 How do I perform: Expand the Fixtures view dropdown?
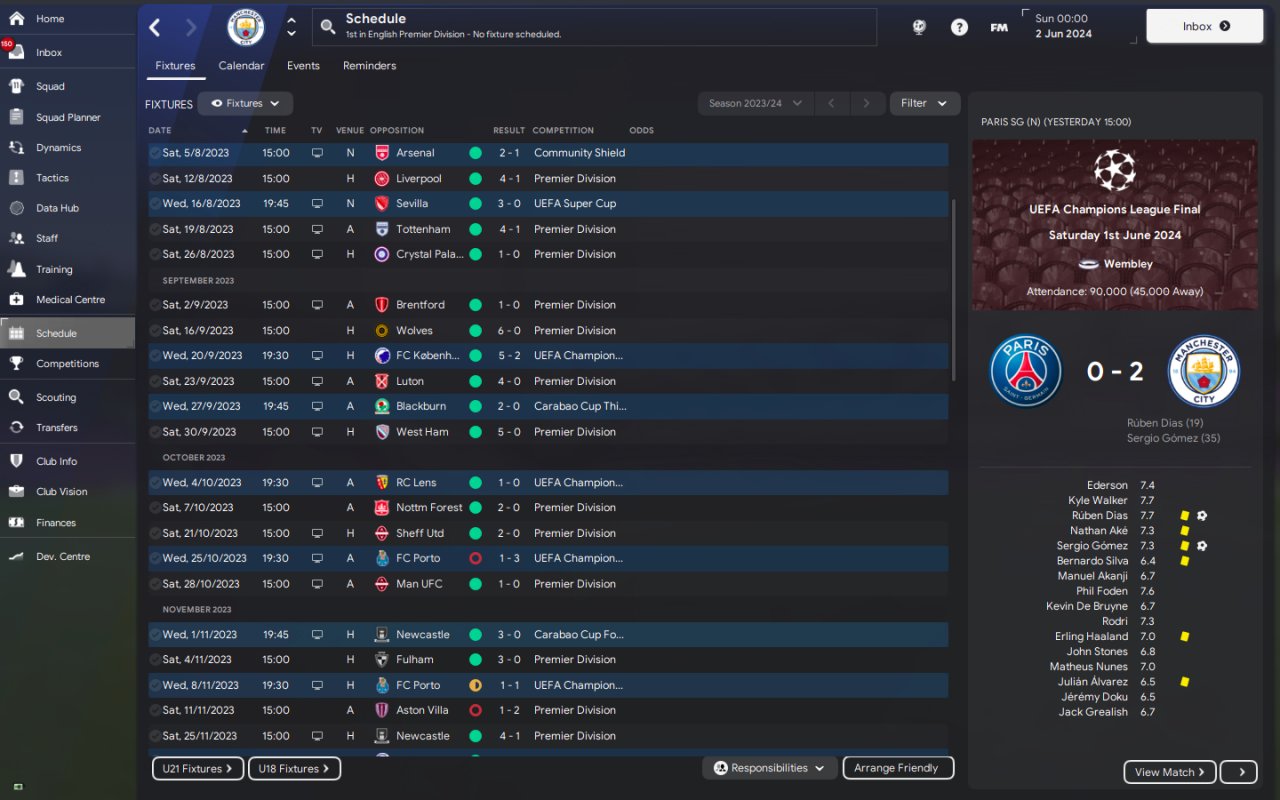click(x=245, y=103)
